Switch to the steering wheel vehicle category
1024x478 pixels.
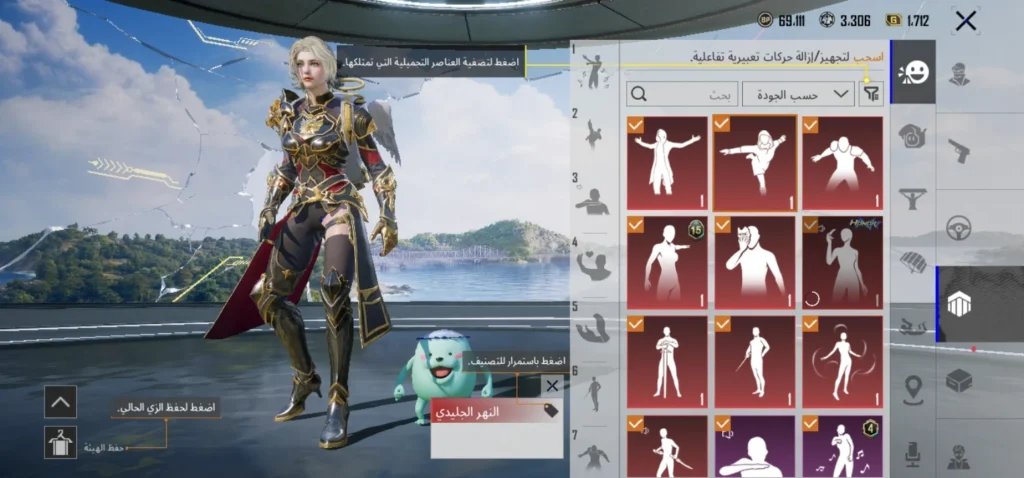pos(959,227)
